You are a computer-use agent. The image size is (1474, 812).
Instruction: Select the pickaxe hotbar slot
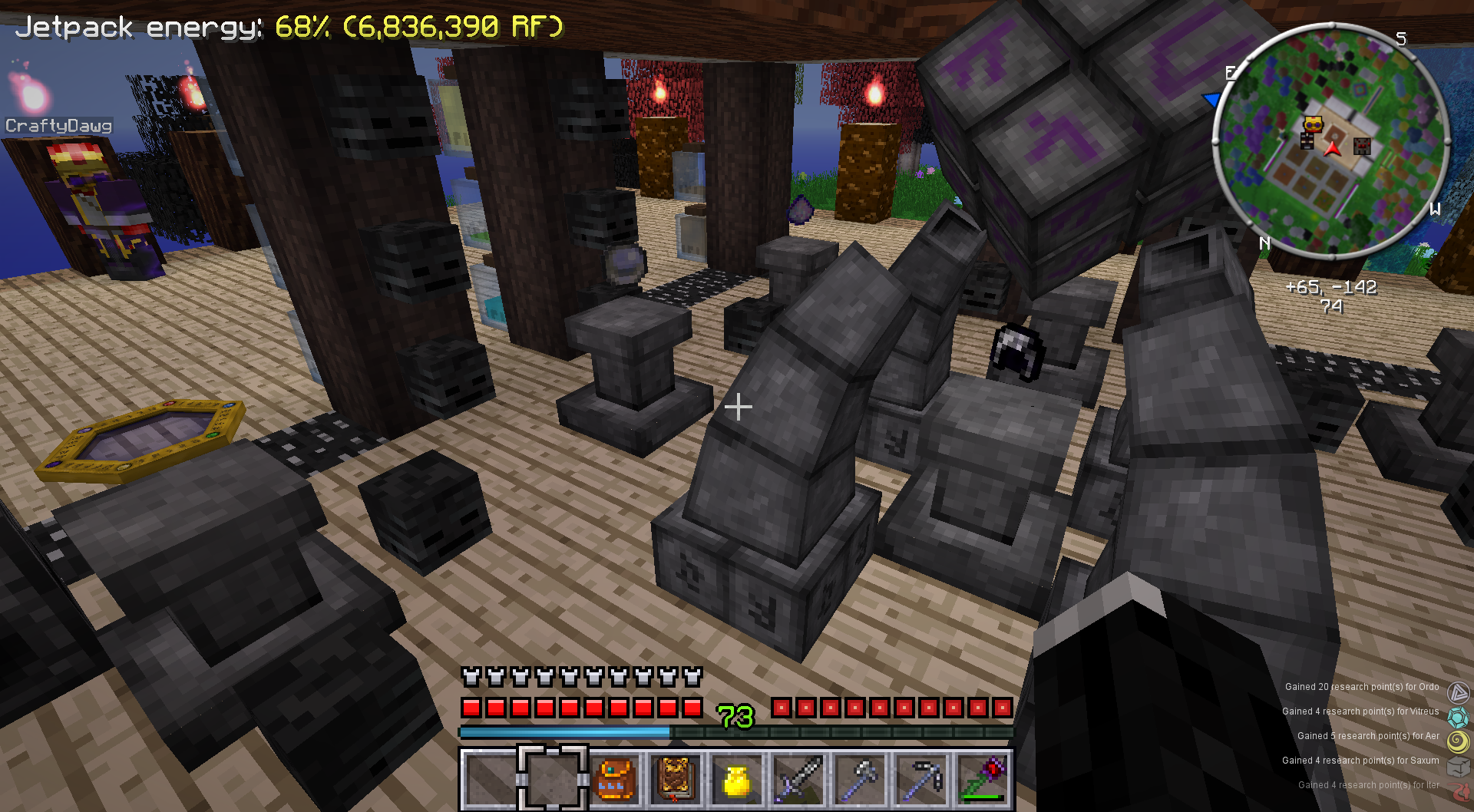(x=920, y=779)
